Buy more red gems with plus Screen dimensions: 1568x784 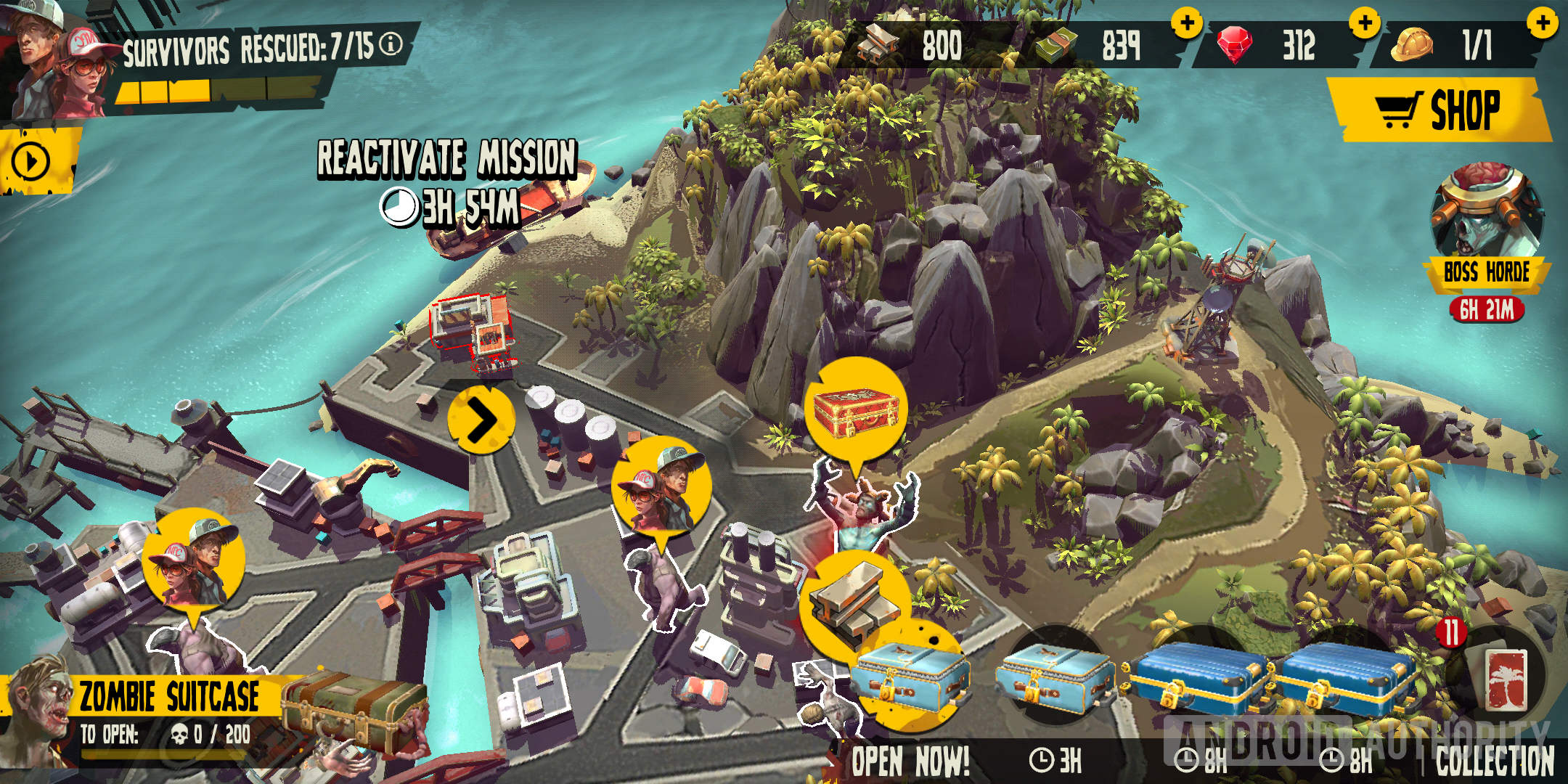(x=1365, y=24)
